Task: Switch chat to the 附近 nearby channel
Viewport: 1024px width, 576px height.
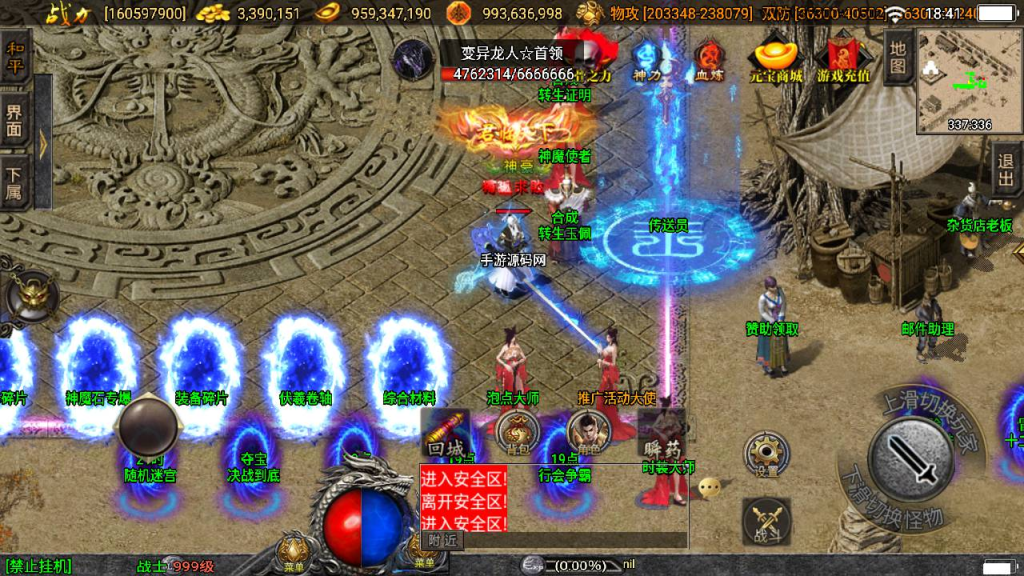Action: point(443,540)
